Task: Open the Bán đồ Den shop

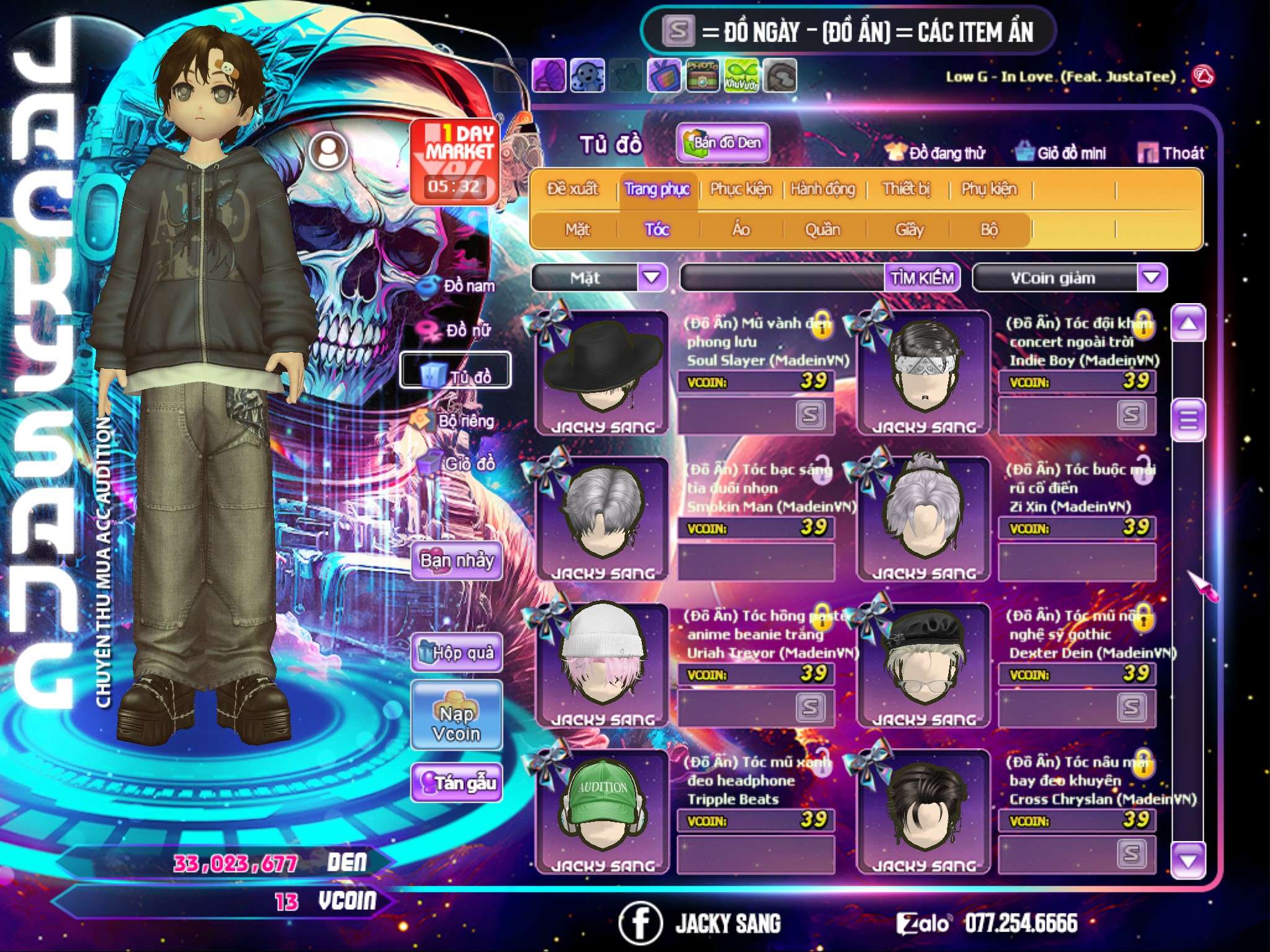Action: pyautogui.click(x=722, y=143)
